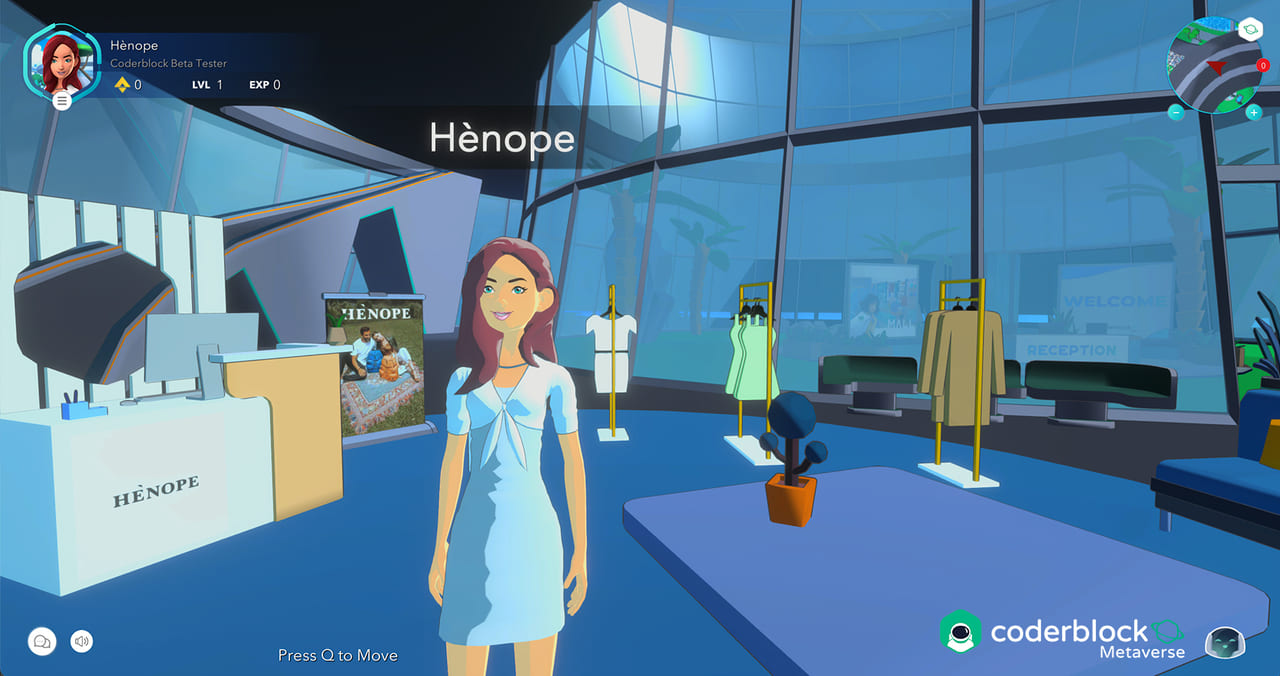Zoom out the minimap with the minus button
The image size is (1280, 676).
pyautogui.click(x=1176, y=112)
